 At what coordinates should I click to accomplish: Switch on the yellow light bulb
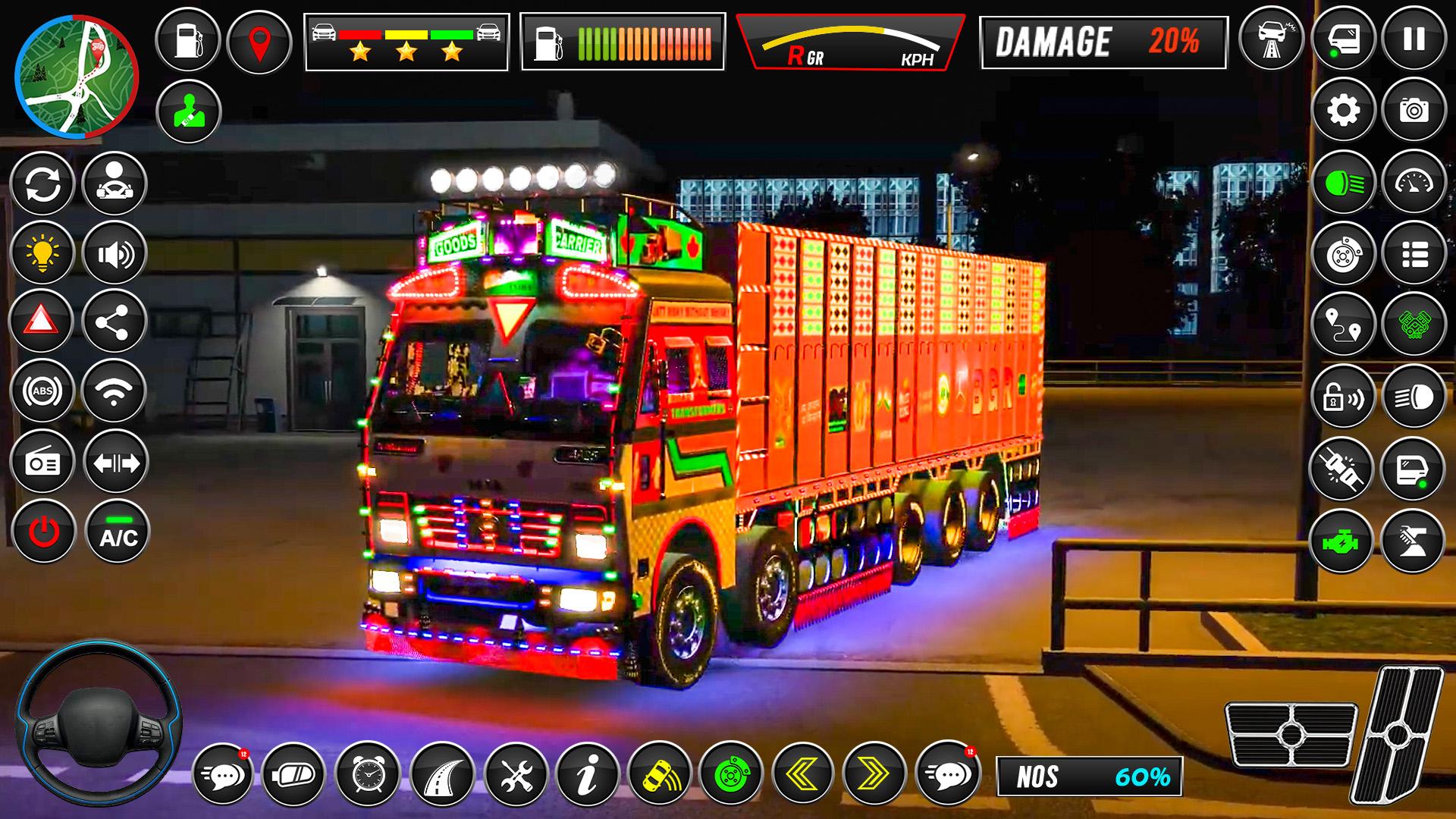[x=42, y=253]
